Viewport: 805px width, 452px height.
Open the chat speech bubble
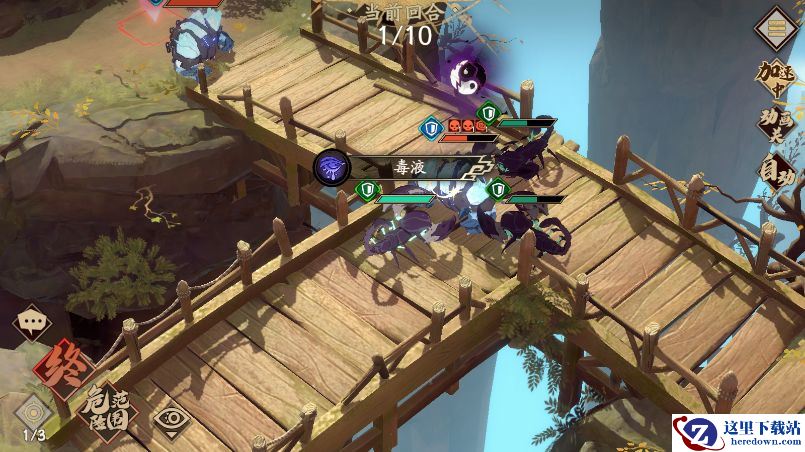click(x=33, y=324)
